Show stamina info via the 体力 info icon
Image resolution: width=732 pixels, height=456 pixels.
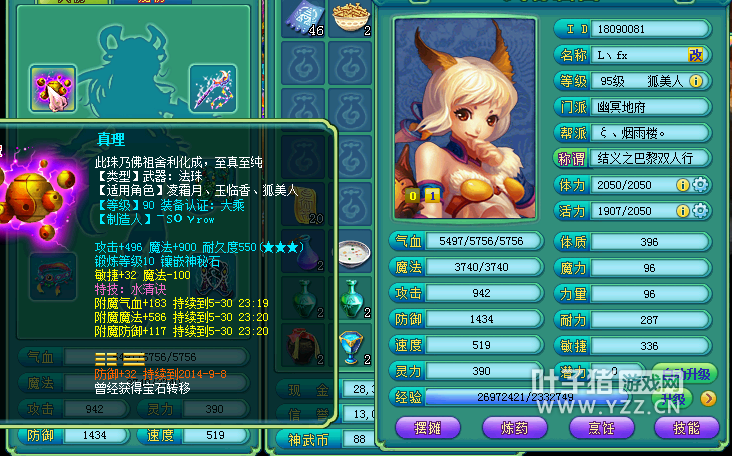point(682,184)
